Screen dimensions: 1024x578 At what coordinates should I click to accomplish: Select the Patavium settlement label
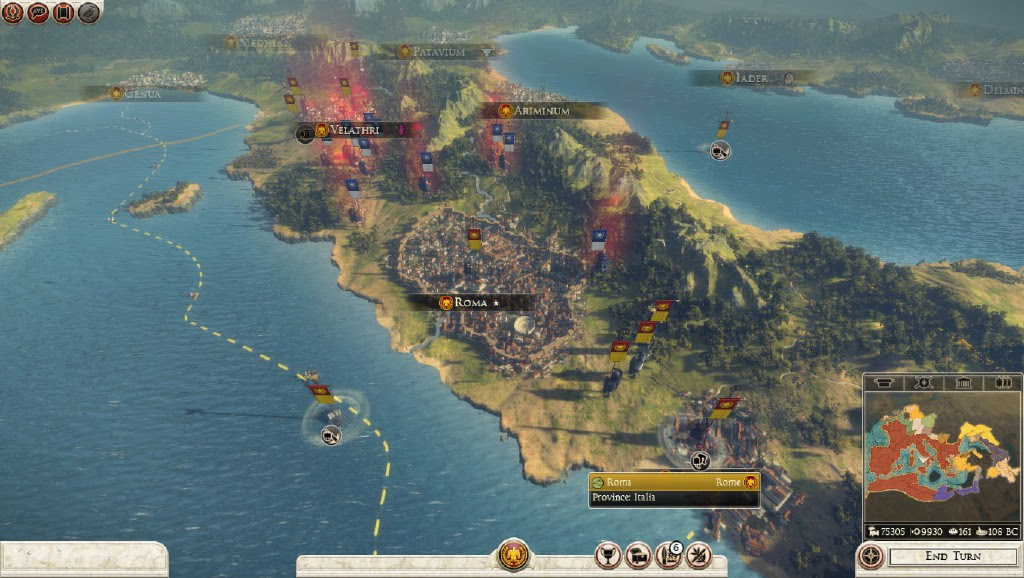pos(438,51)
